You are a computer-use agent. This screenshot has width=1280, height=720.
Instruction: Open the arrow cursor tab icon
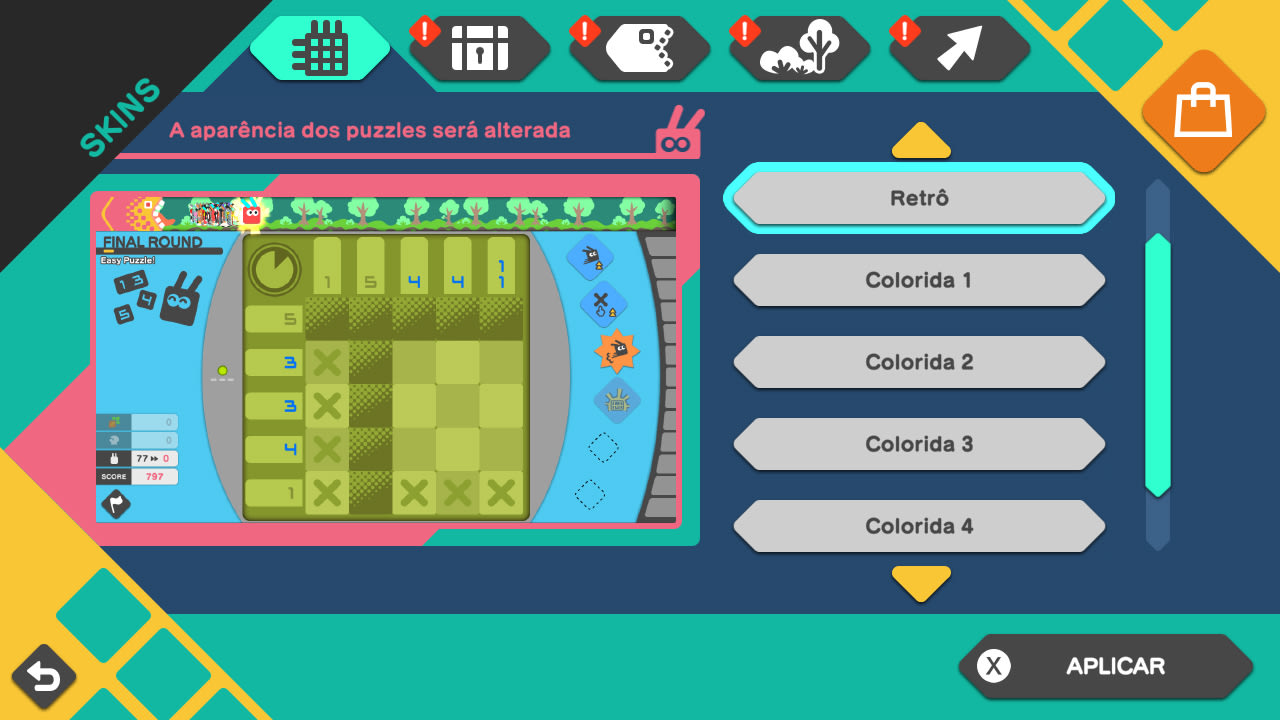[x=958, y=46]
